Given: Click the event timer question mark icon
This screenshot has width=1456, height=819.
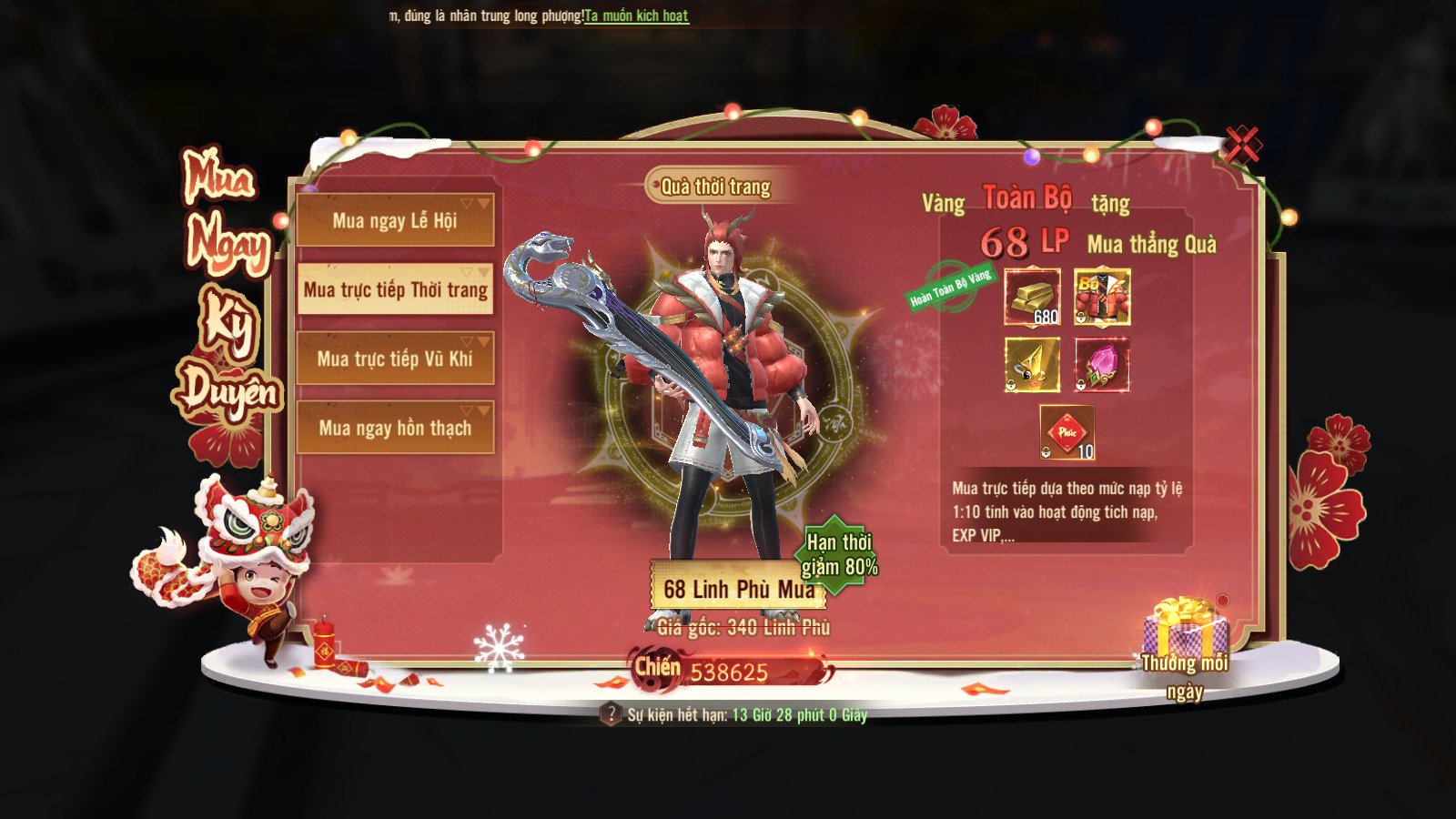Looking at the screenshot, I should tap(611, 714).
